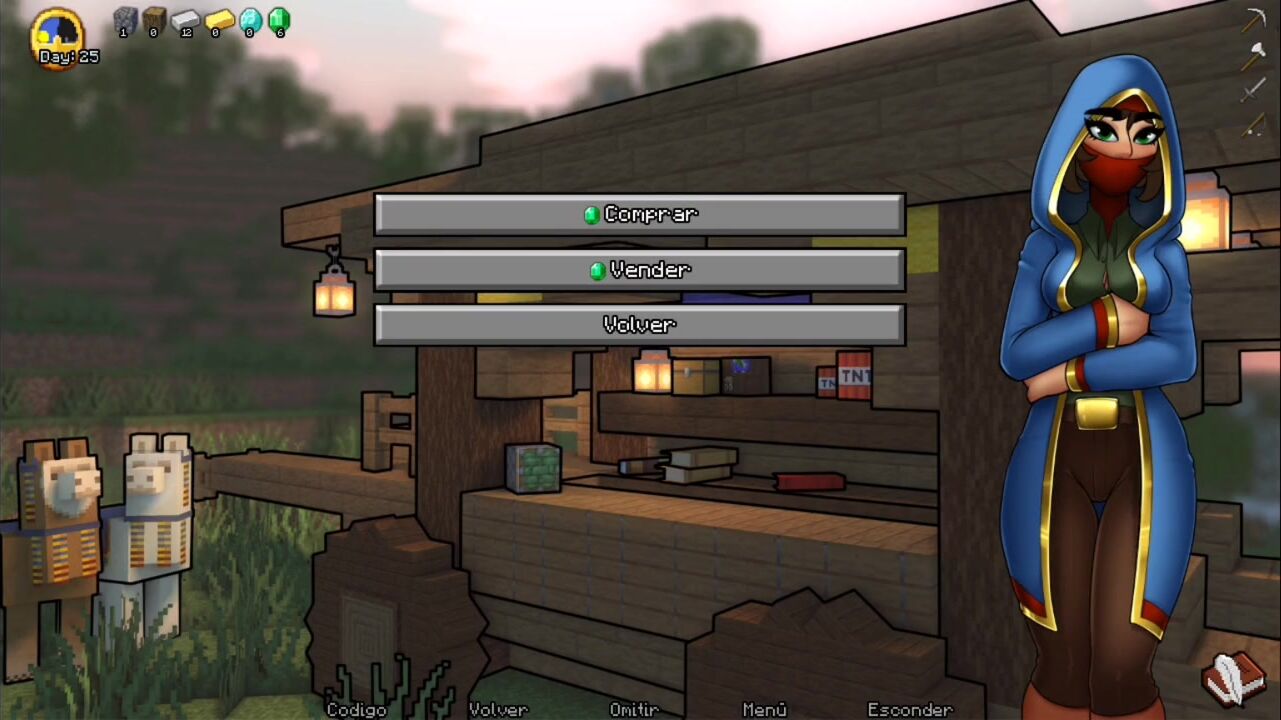Hide the interface with Esconder
1281x720 pixels.
[x=909, y=709]
